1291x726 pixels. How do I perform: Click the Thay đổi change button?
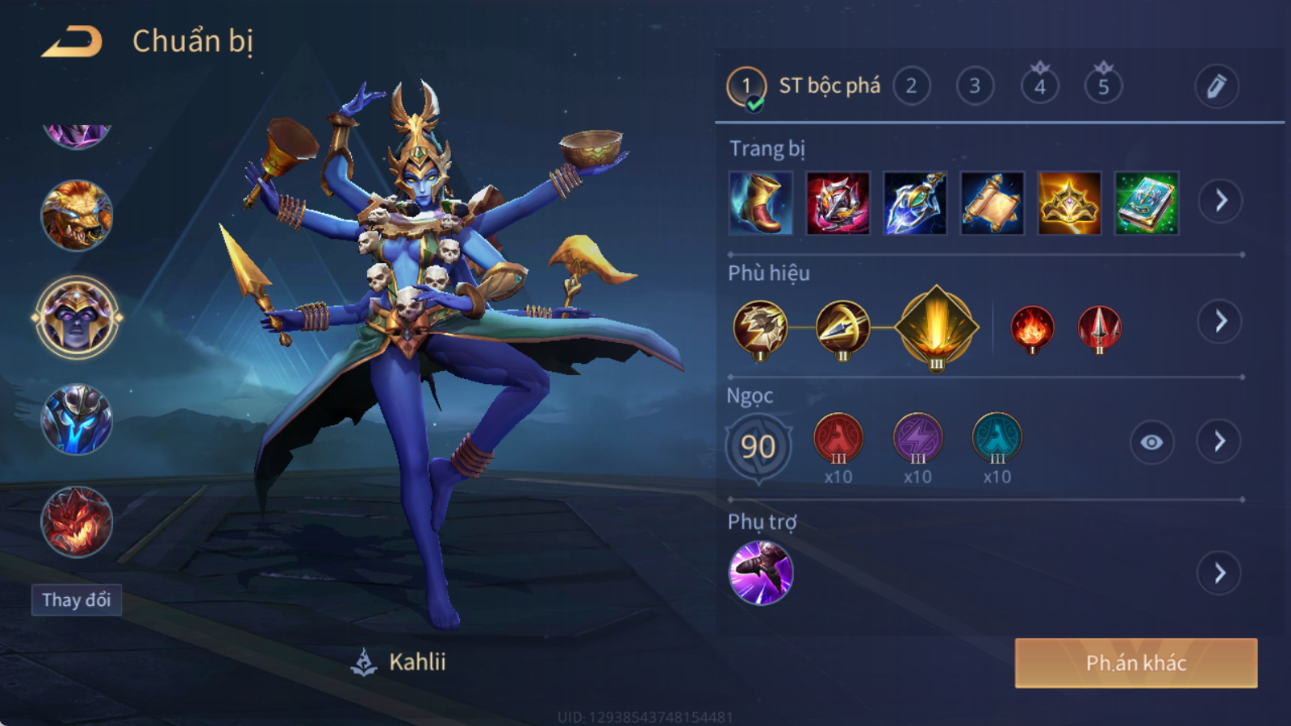click(x=76, y=600)
